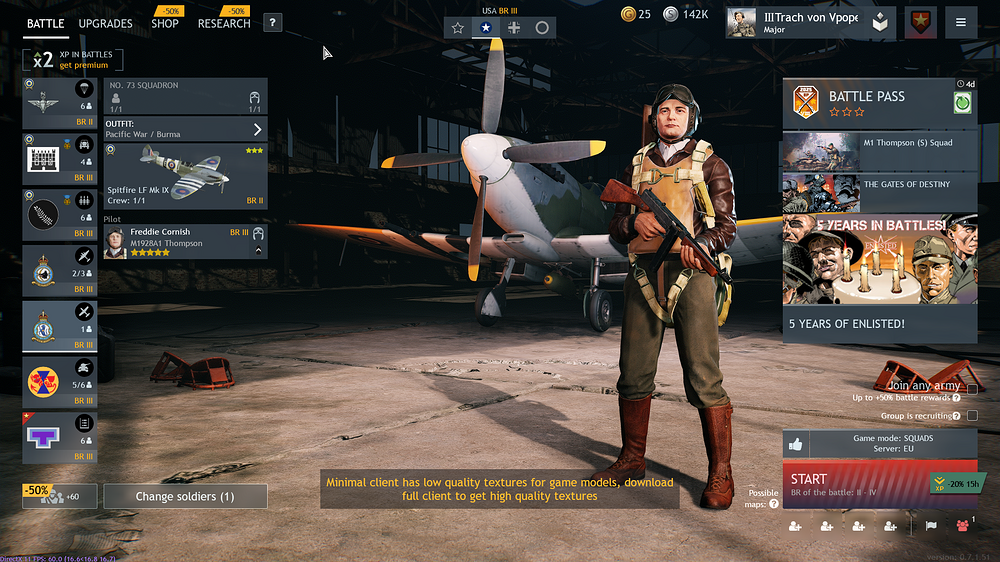Open the Shop tab
This screenshot has height=562, width=1000.
click(x=165, y=23)
